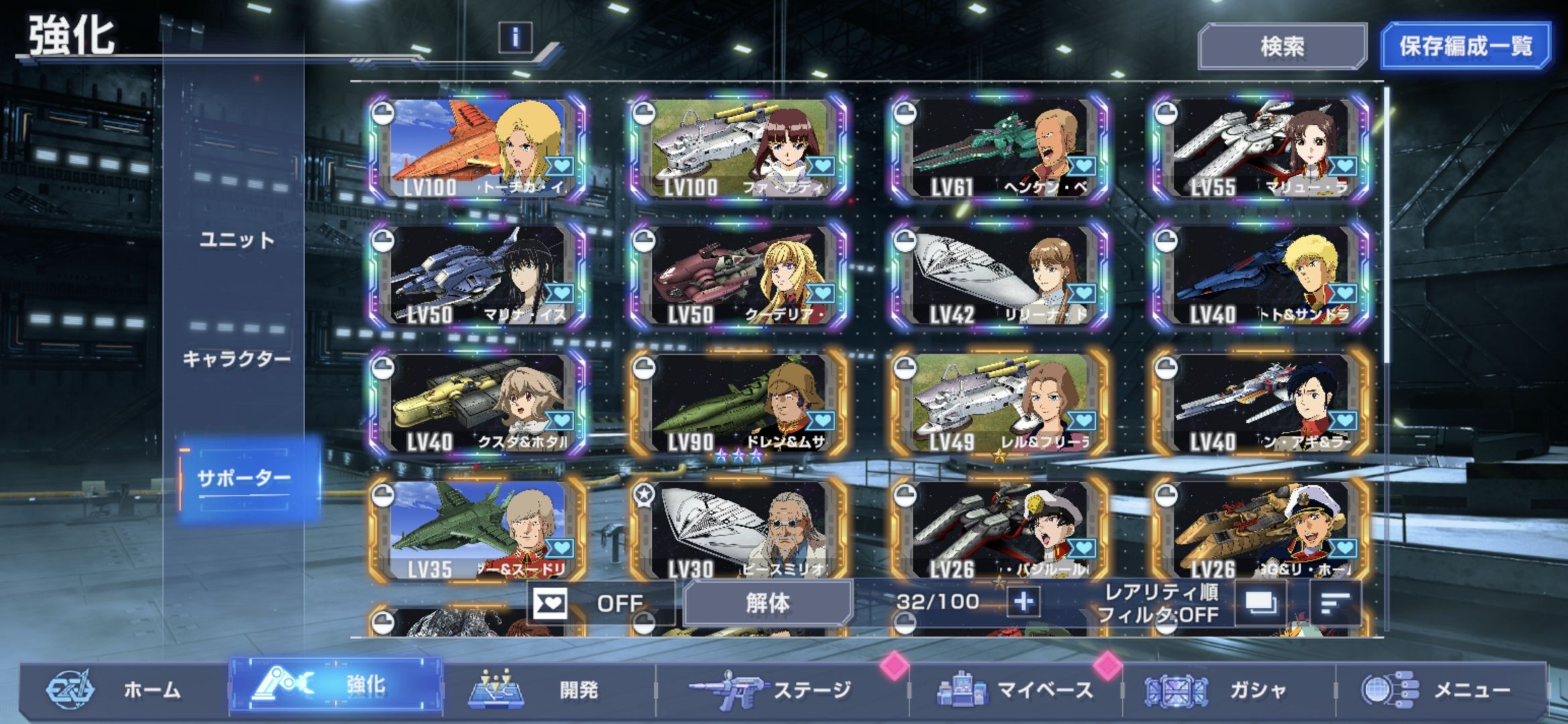Open the 検索 search button
Screen dimensions: 1568x724
coord(1282,46)
